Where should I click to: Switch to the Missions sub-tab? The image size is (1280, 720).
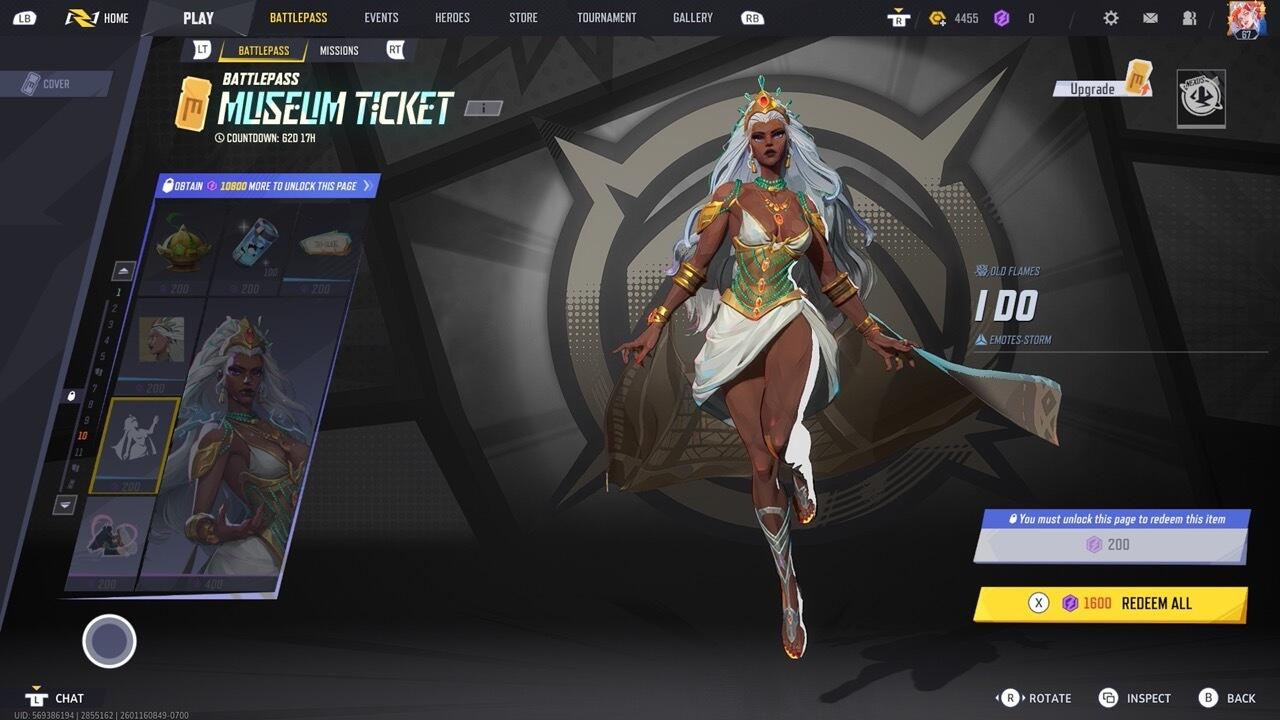[339, 51]
